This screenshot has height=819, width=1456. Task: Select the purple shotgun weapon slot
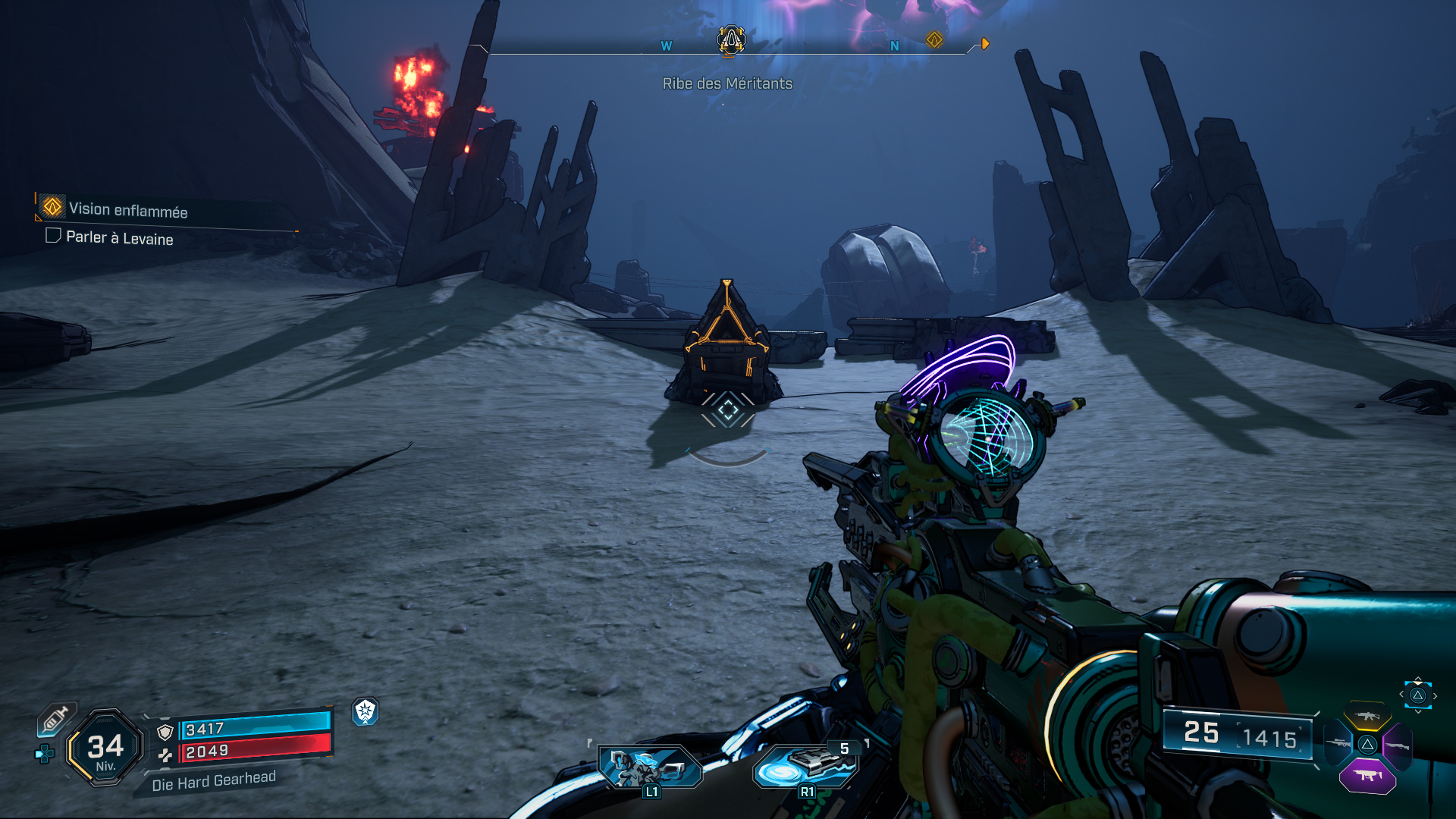[1398, 745]
